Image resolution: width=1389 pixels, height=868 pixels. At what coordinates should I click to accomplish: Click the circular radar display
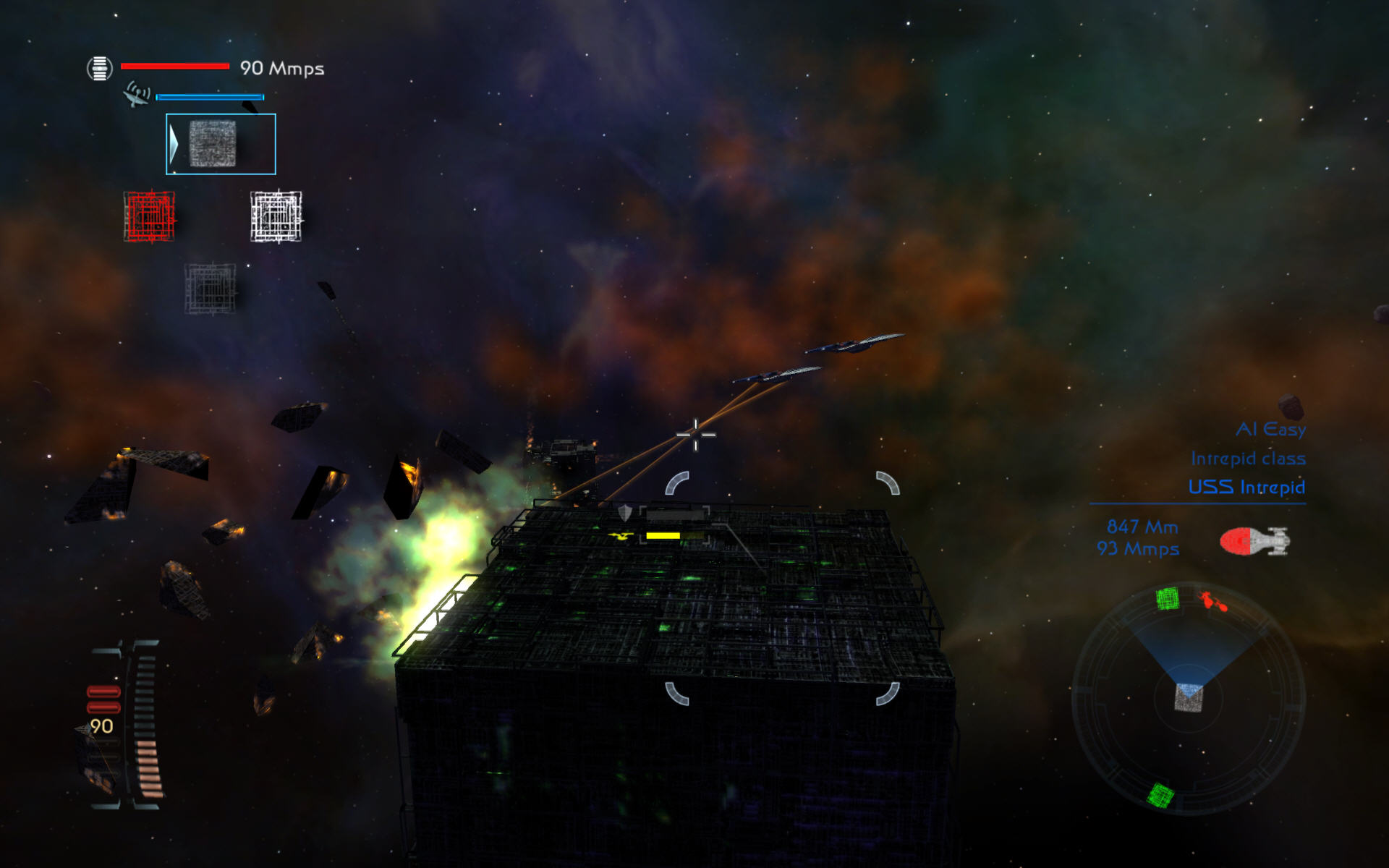tap(1188, 698)
